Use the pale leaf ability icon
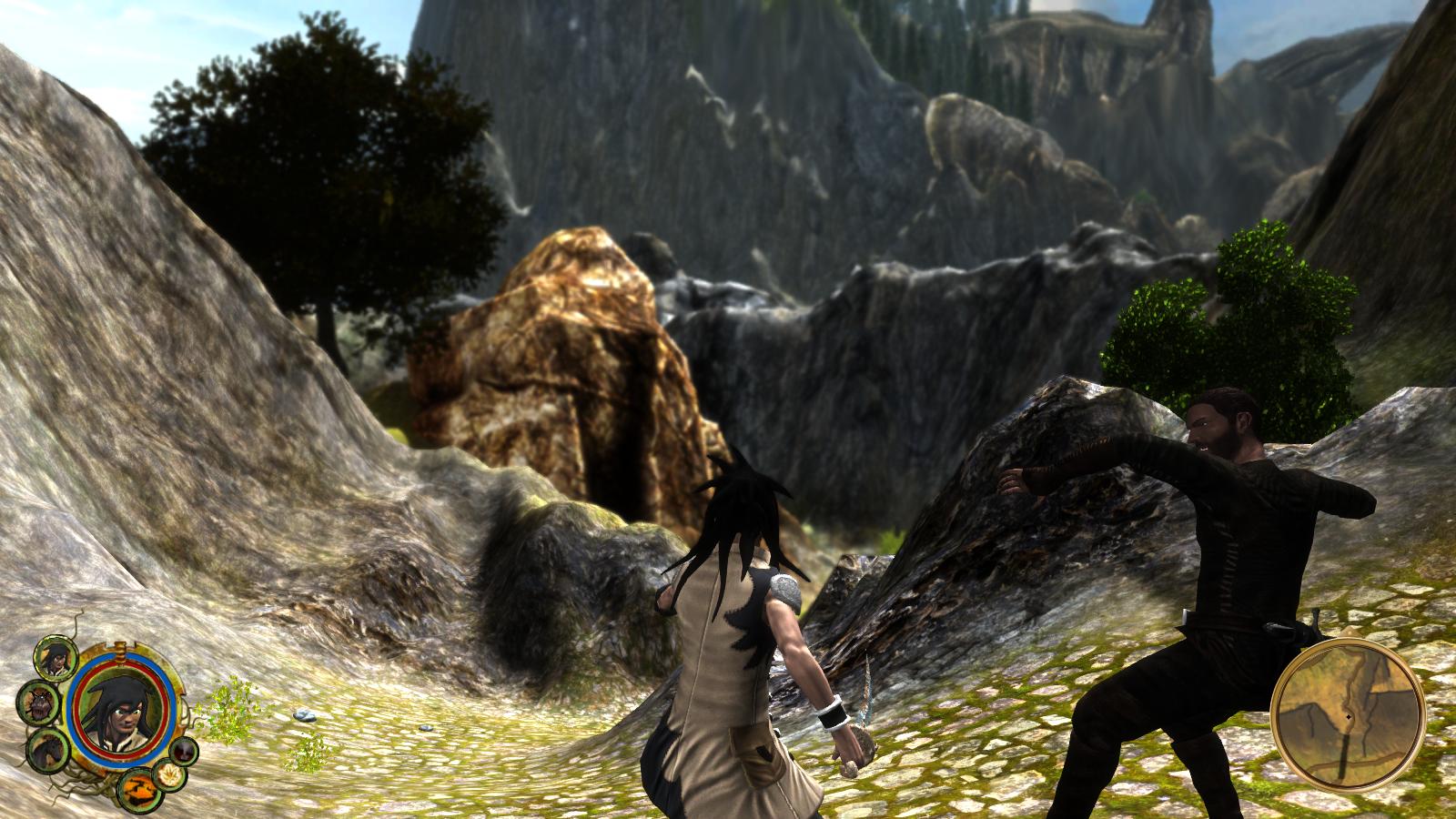 (170, 774)
